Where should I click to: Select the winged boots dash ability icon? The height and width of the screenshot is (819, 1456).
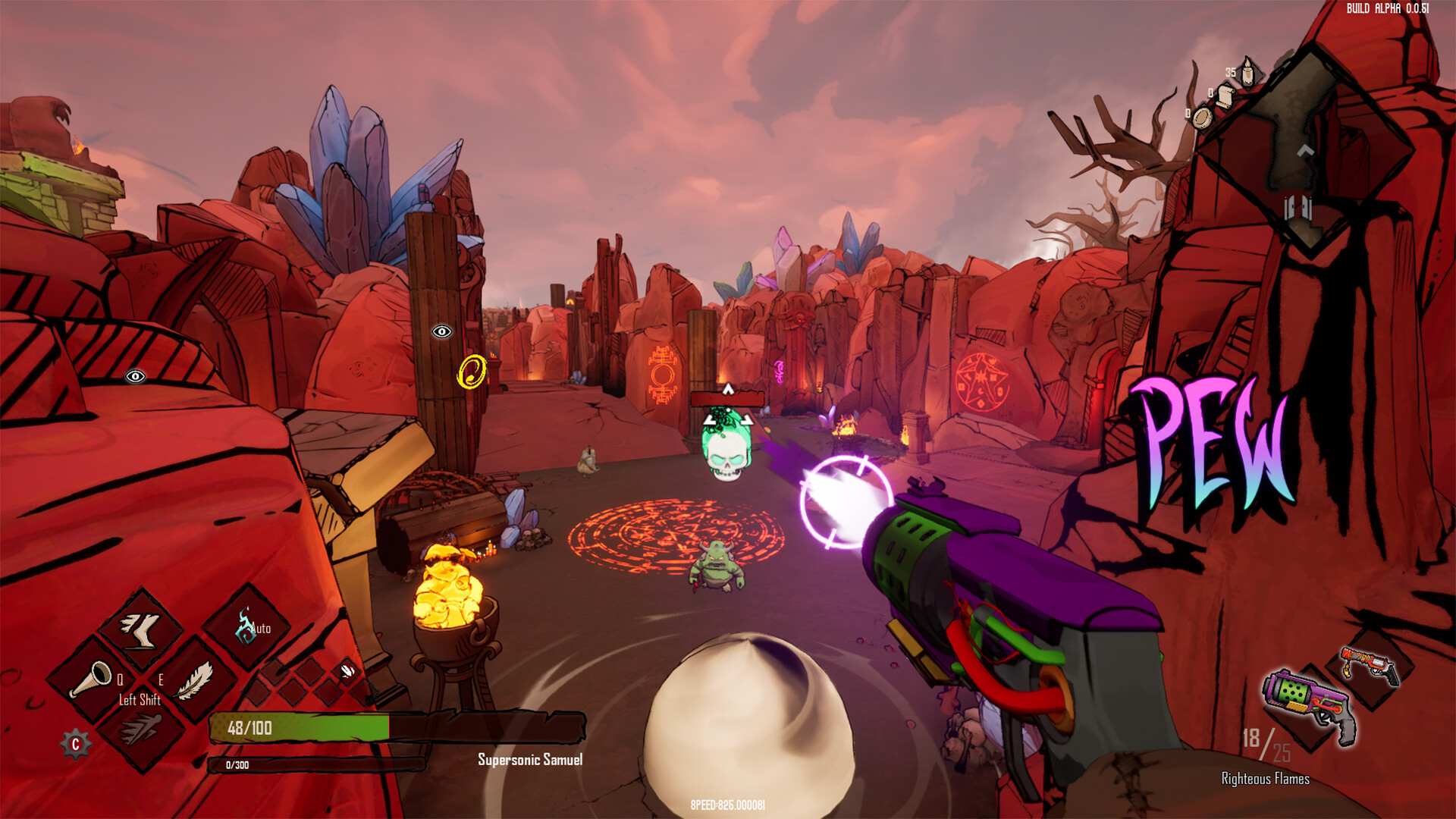point(142,632)
